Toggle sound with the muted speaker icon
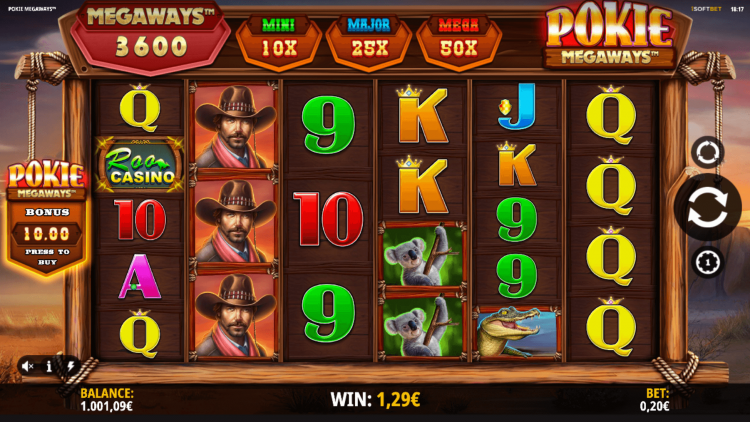 28,367
